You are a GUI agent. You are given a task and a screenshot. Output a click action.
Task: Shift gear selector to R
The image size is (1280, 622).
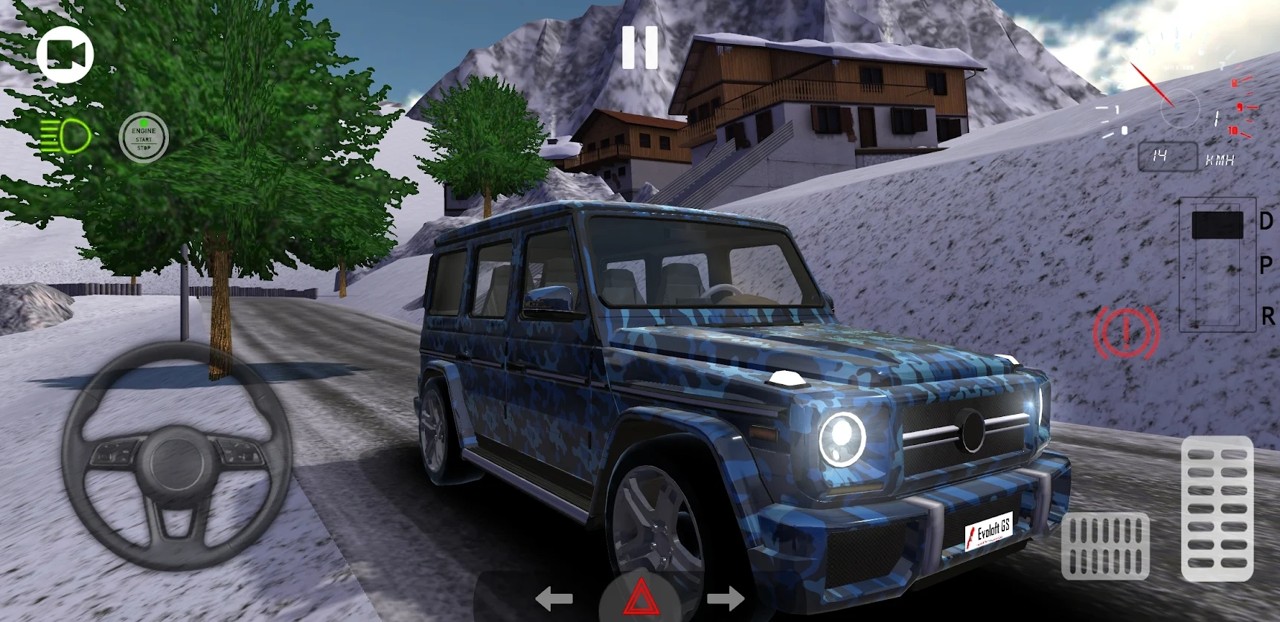(1266, 316)
